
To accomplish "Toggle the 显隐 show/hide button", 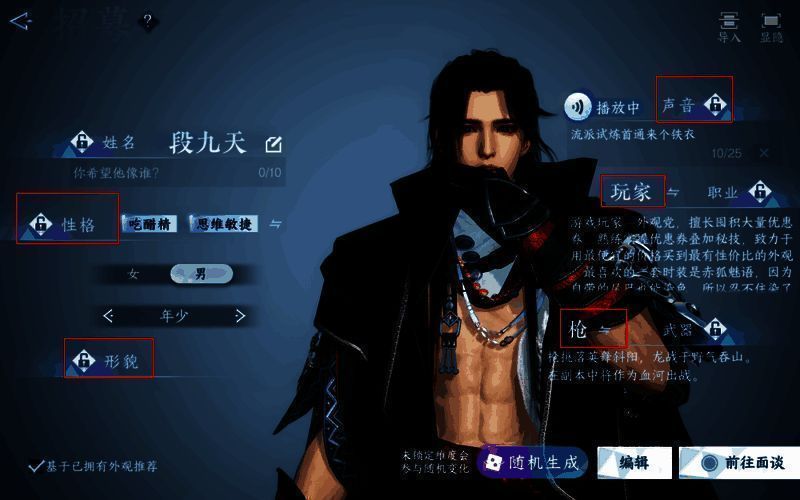I will (771, 27).
